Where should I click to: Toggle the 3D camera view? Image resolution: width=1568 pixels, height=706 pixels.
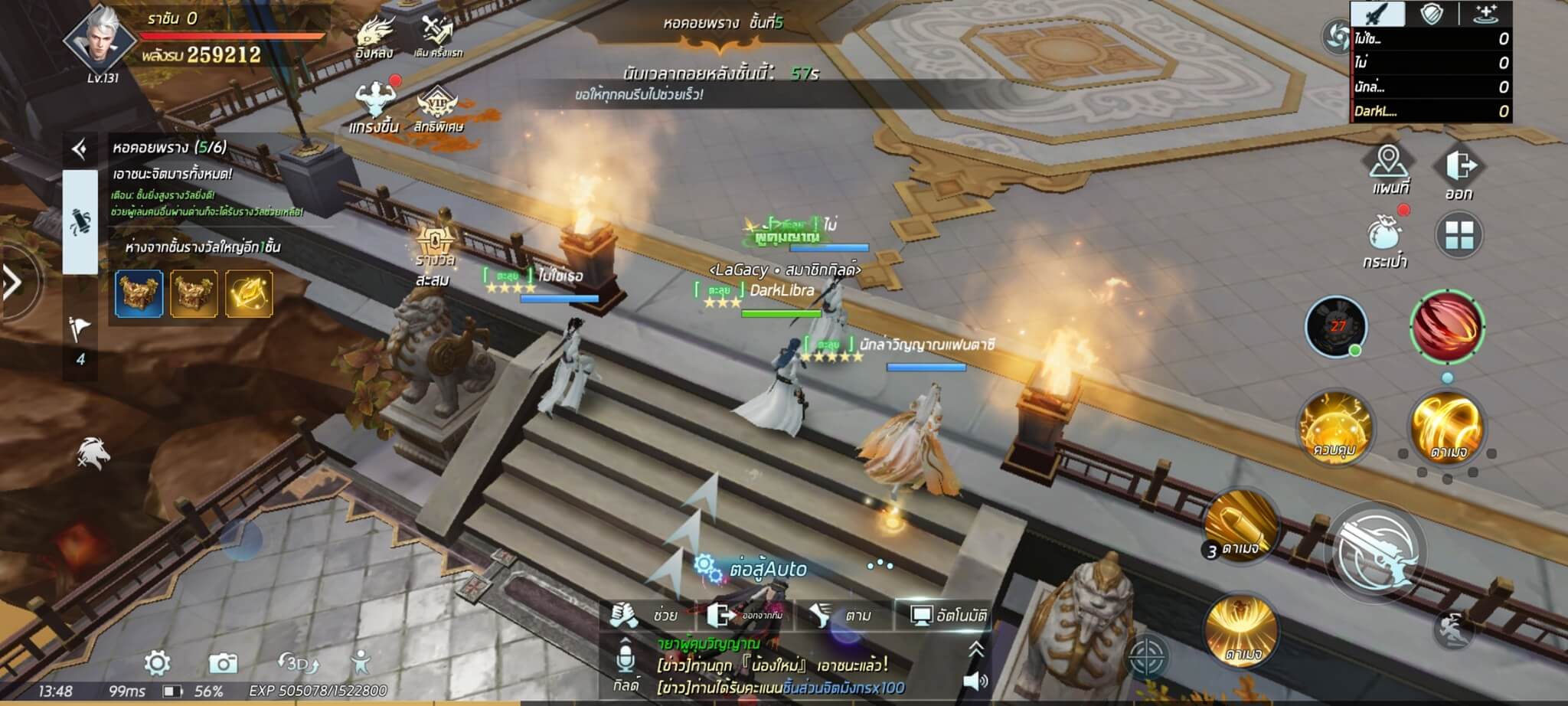point(298,662)
